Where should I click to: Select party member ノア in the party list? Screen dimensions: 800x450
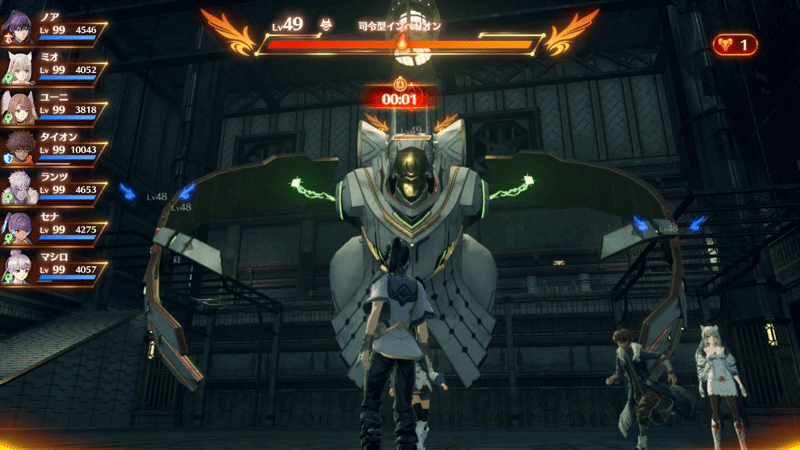click(x=55, y=24)
